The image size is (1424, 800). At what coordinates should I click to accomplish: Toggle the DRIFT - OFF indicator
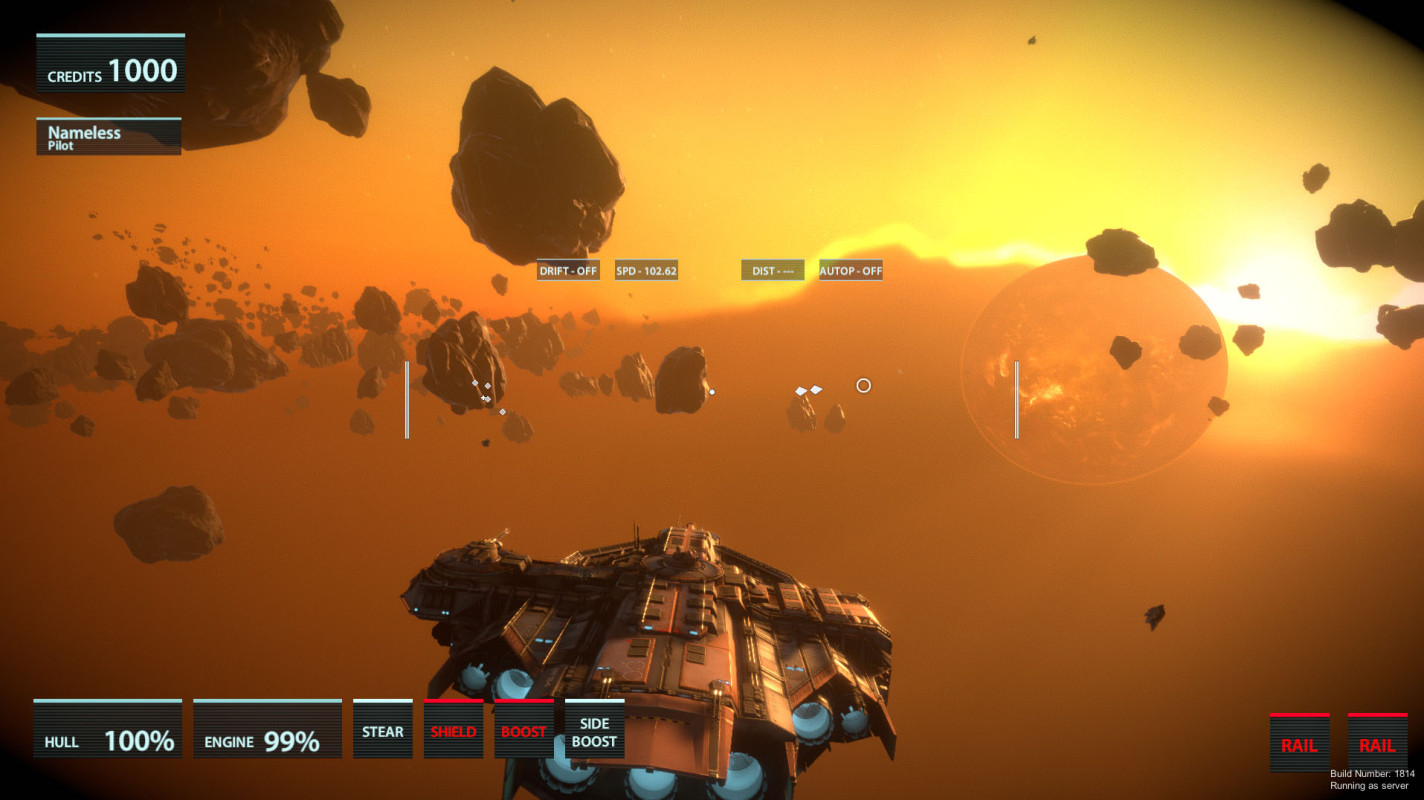(x=568, y=271)
